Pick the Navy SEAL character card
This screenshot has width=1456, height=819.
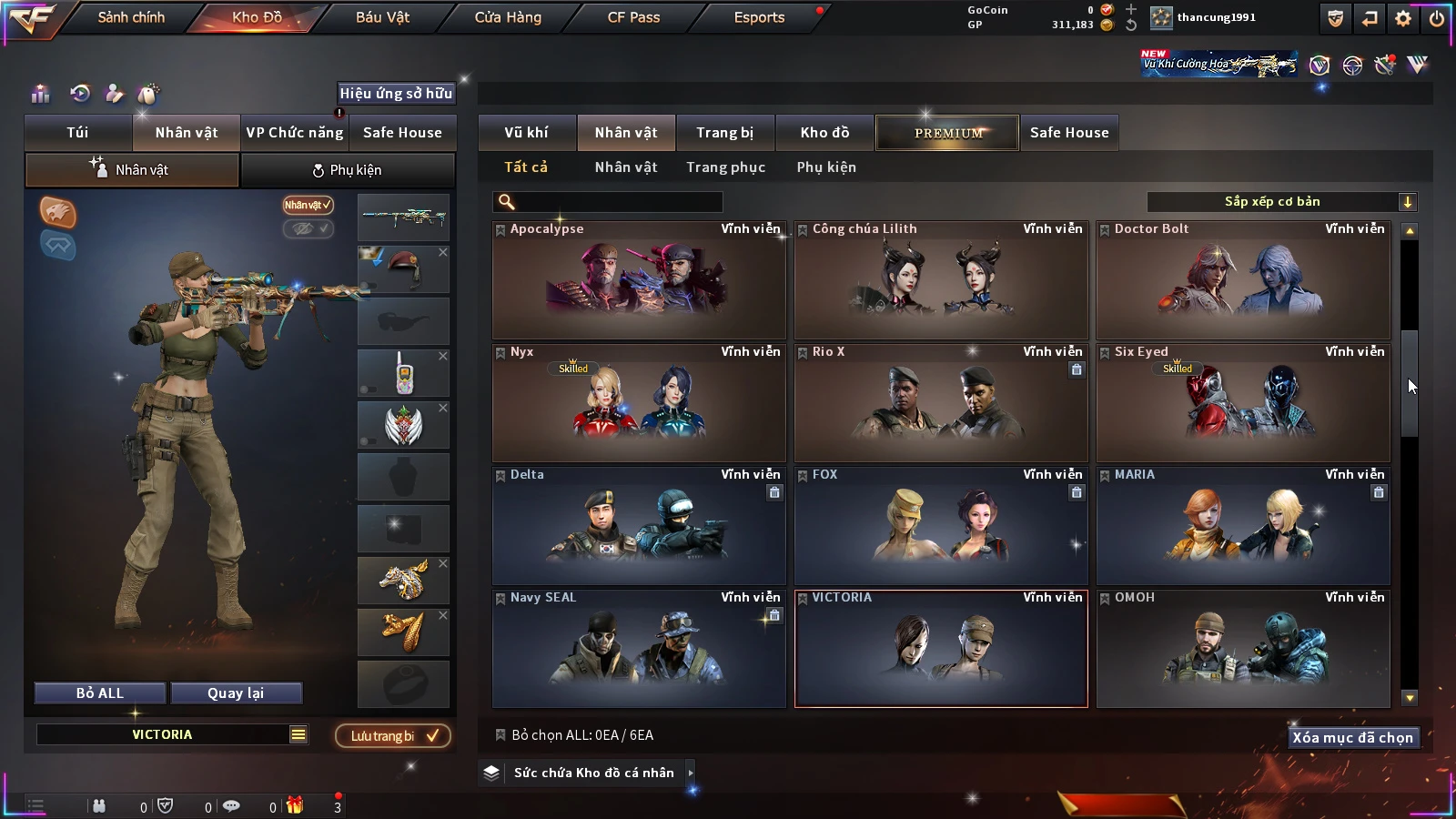pos(639,649)
